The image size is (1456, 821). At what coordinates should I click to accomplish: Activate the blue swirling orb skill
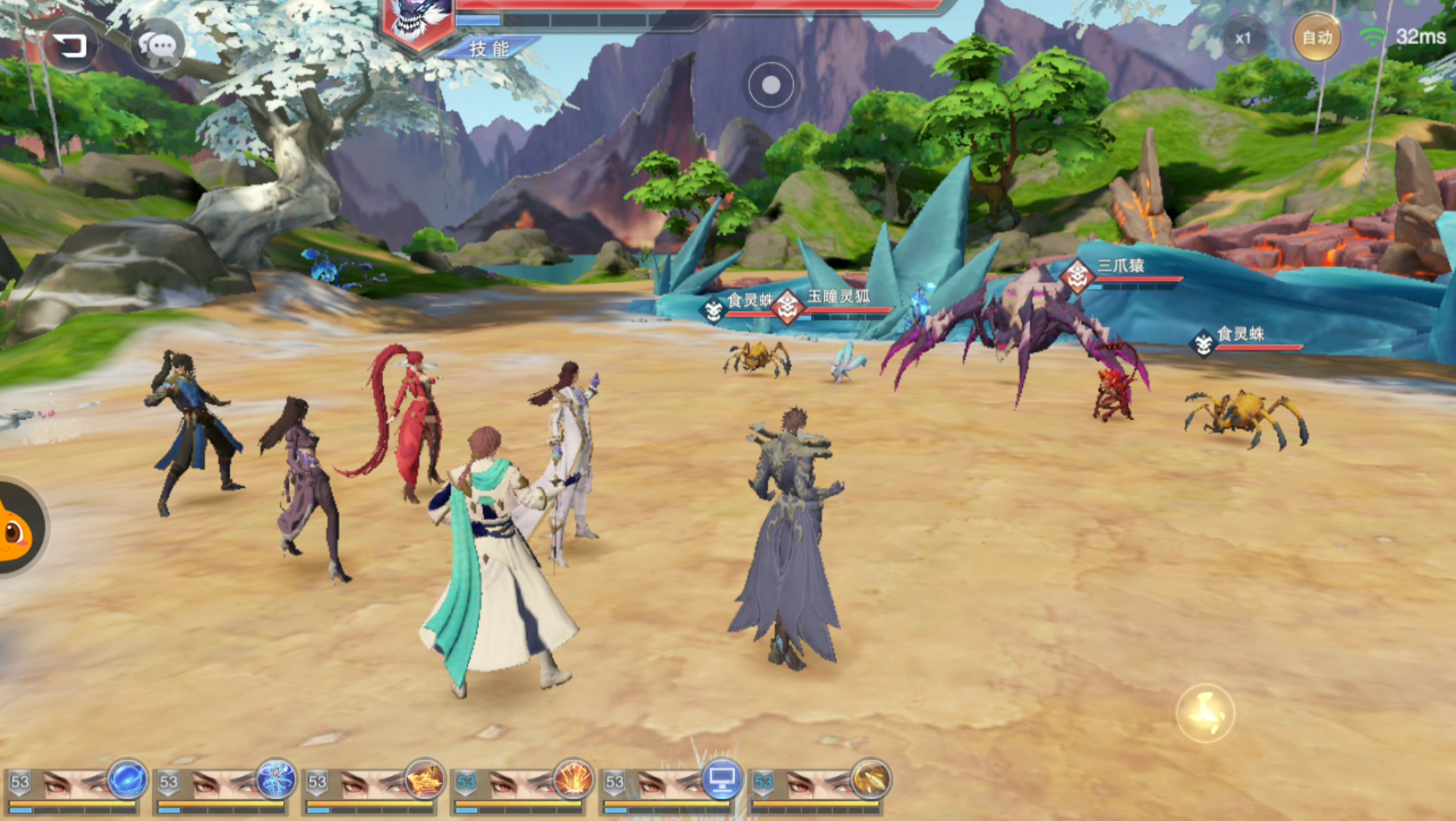click(x=127, y=779)
